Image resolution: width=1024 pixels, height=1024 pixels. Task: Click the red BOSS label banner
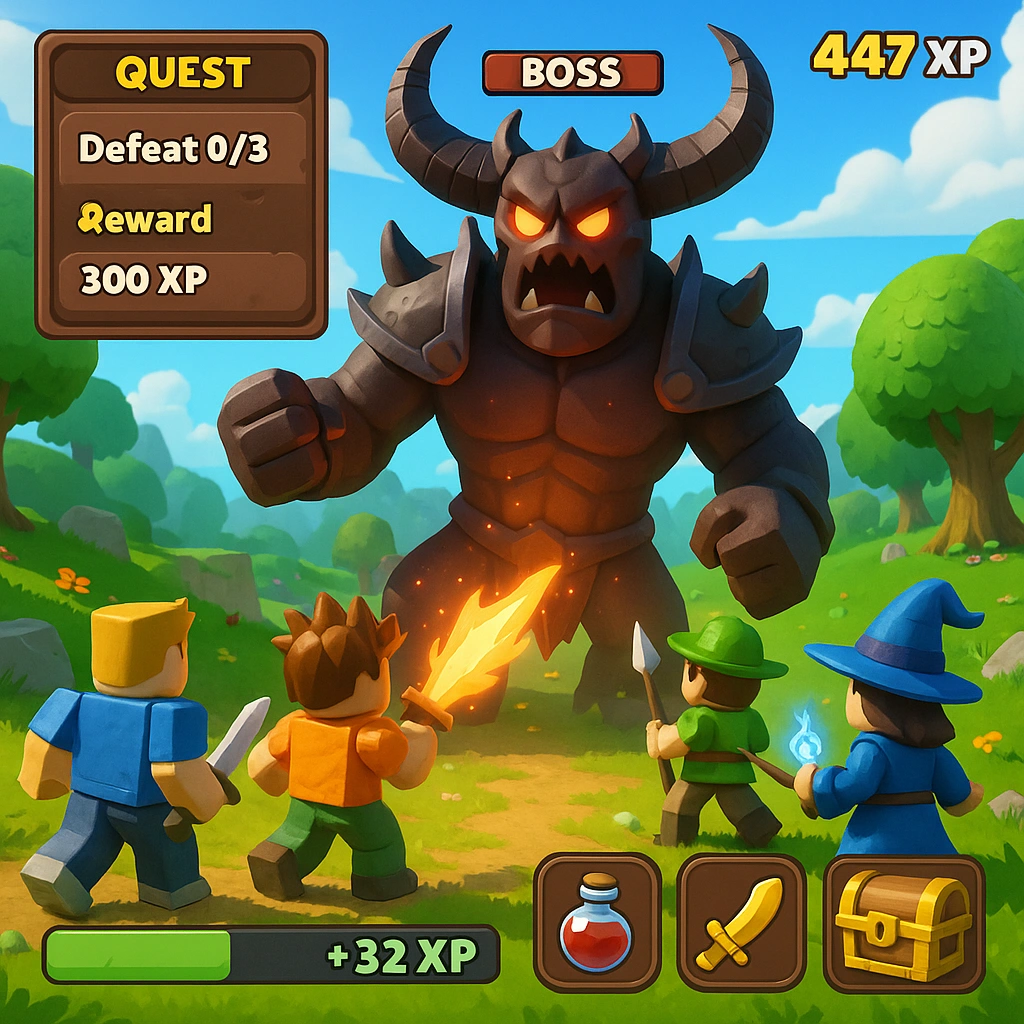click(572, 73)
